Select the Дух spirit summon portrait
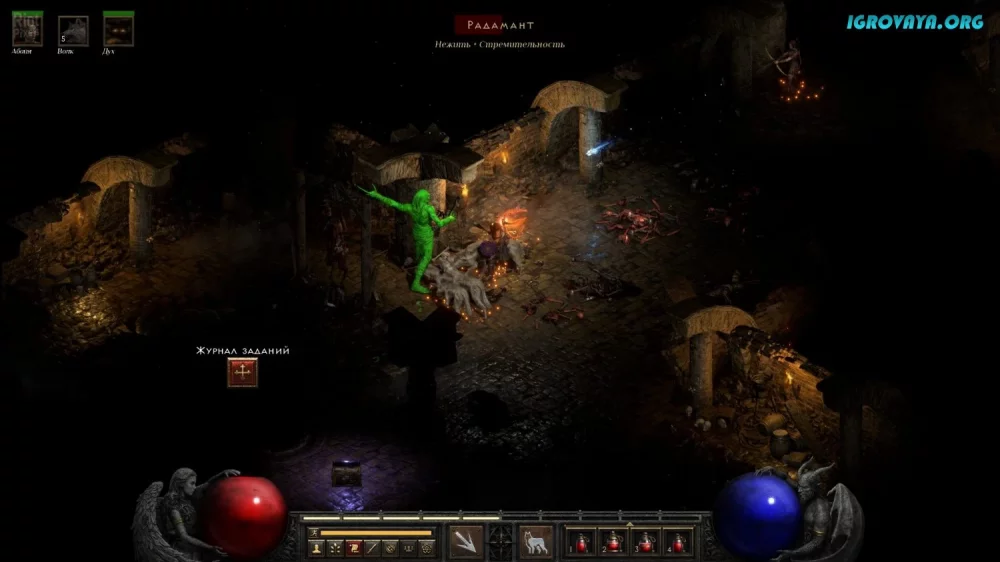 pos(119,30)
